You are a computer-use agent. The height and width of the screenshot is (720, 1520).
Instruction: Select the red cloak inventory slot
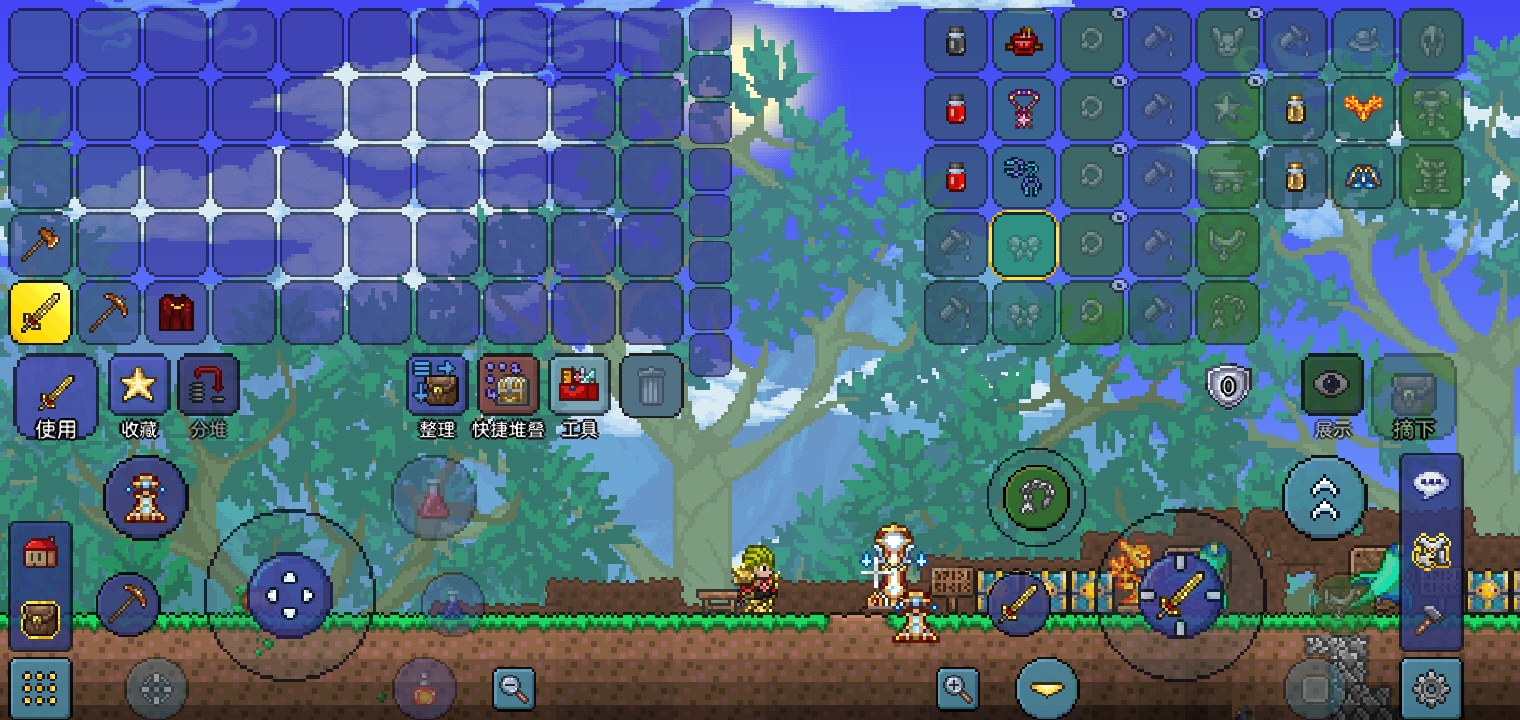coord(176,312)
